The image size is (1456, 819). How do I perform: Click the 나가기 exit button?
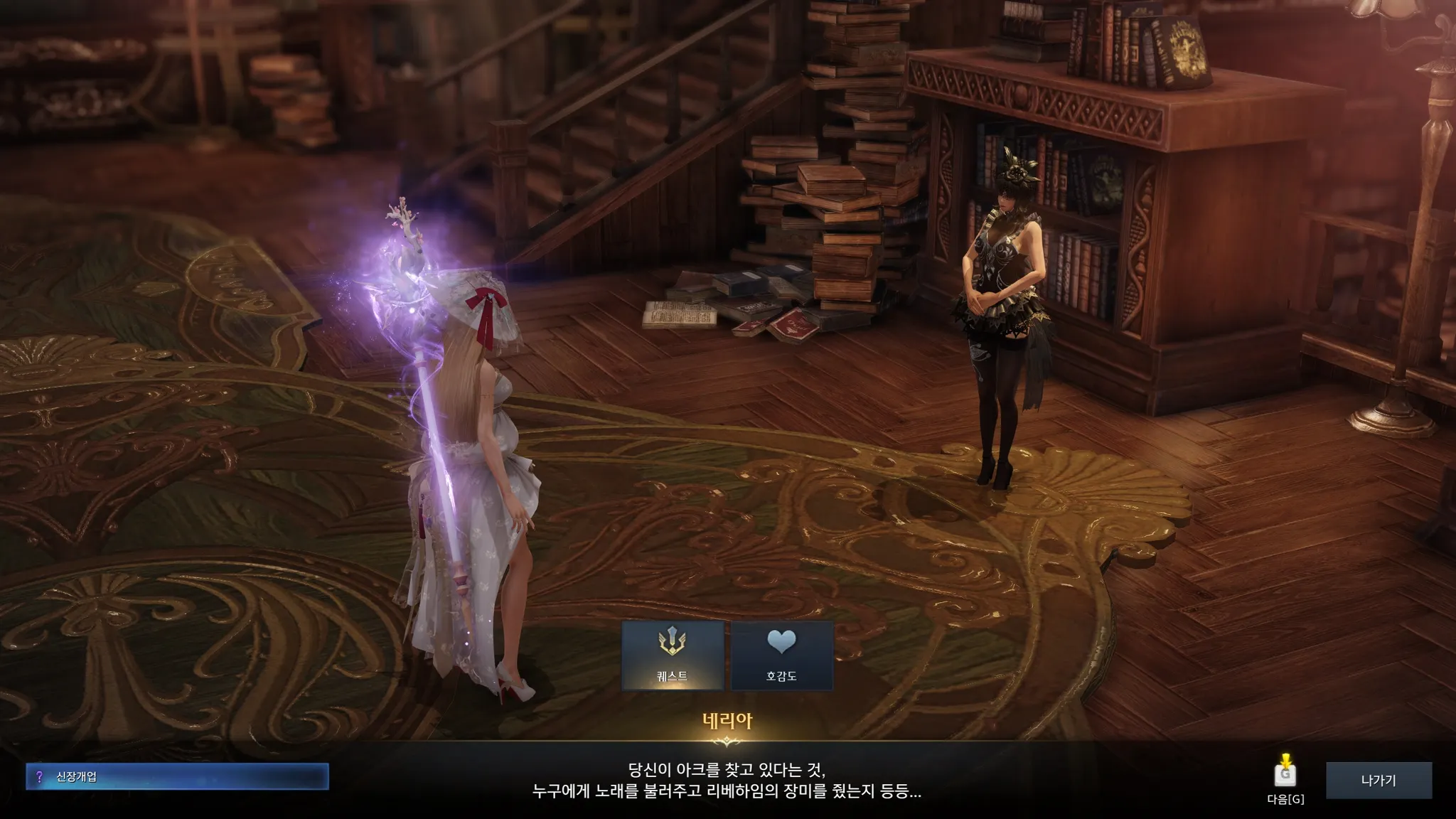[1379, 780]
